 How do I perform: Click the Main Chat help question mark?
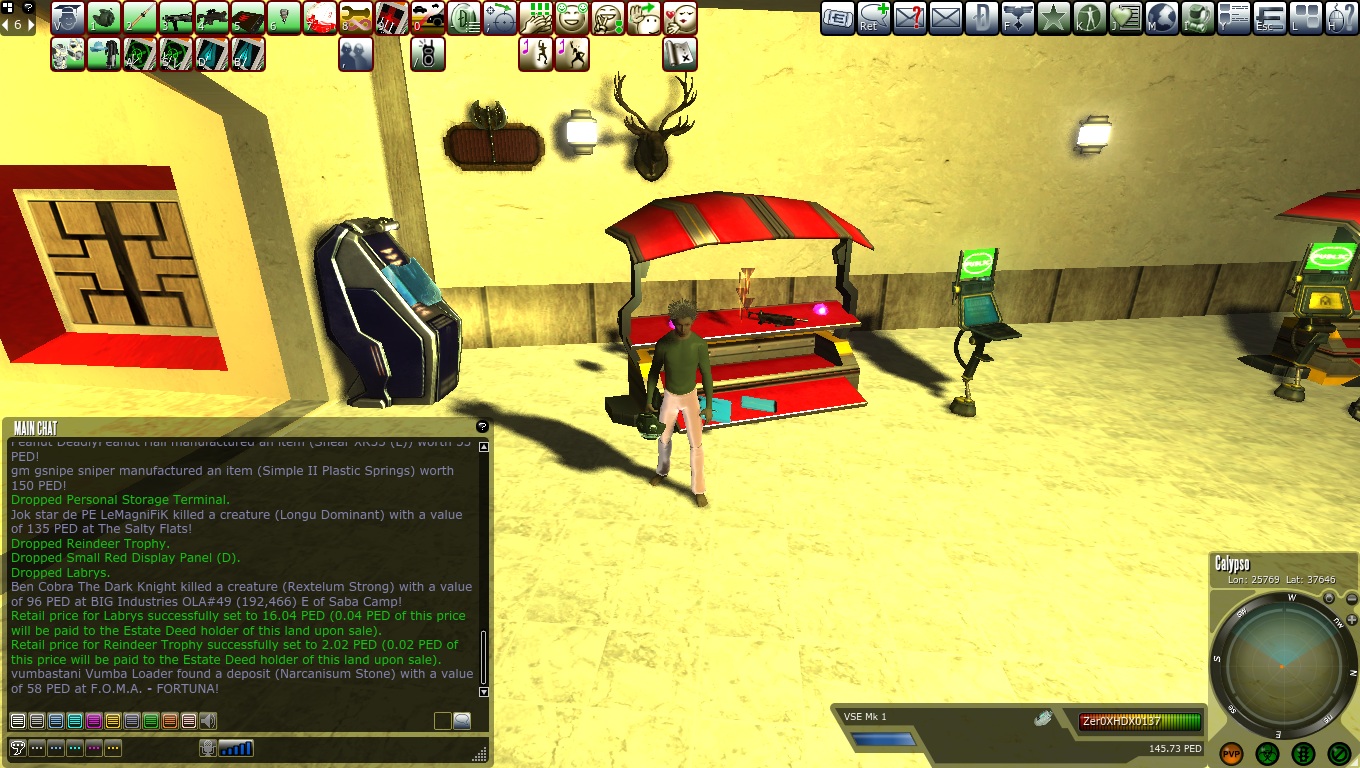482,427
